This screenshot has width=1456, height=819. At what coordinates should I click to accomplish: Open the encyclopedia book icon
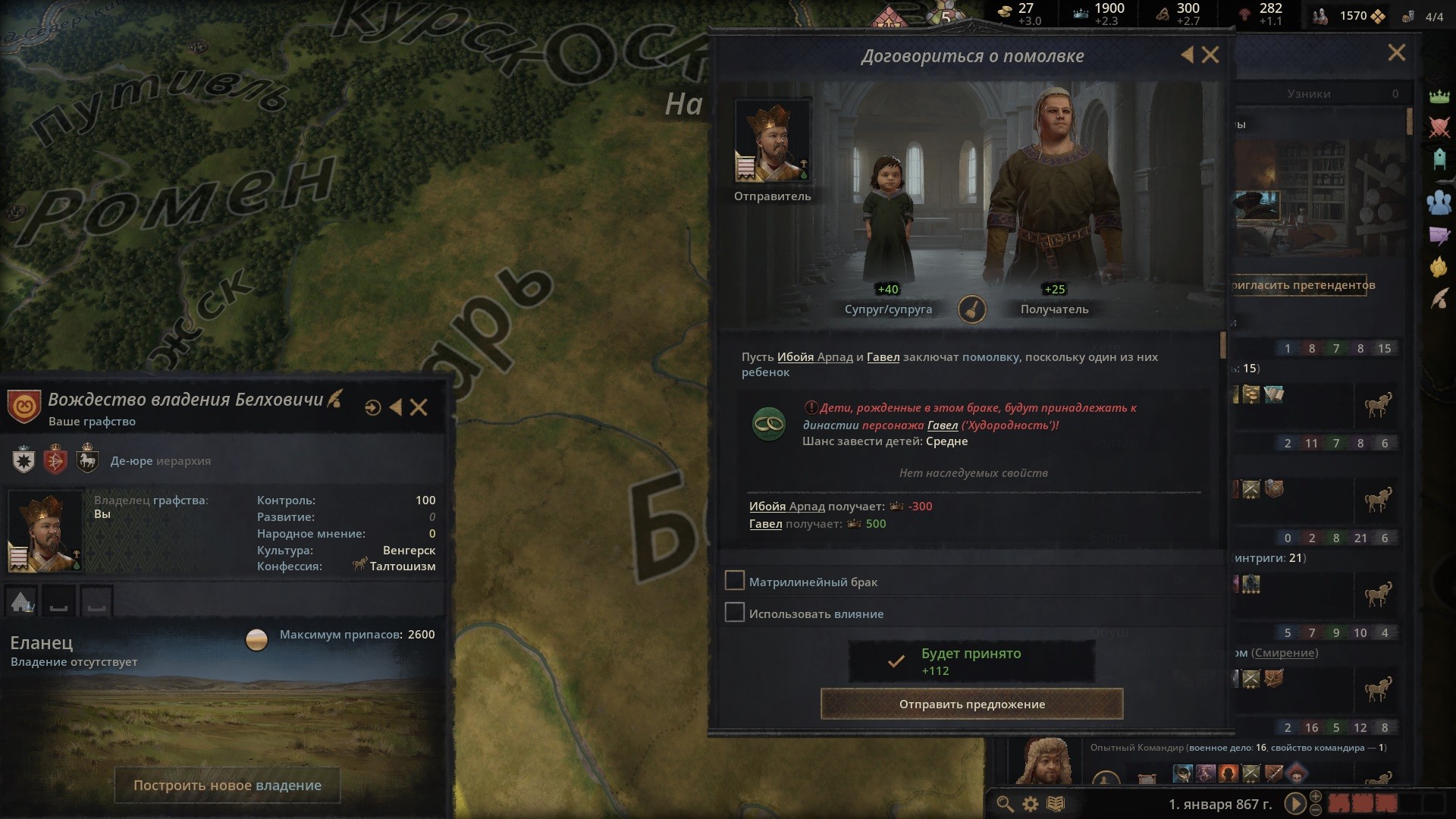pyautogui.click(x=1056, y=804)
